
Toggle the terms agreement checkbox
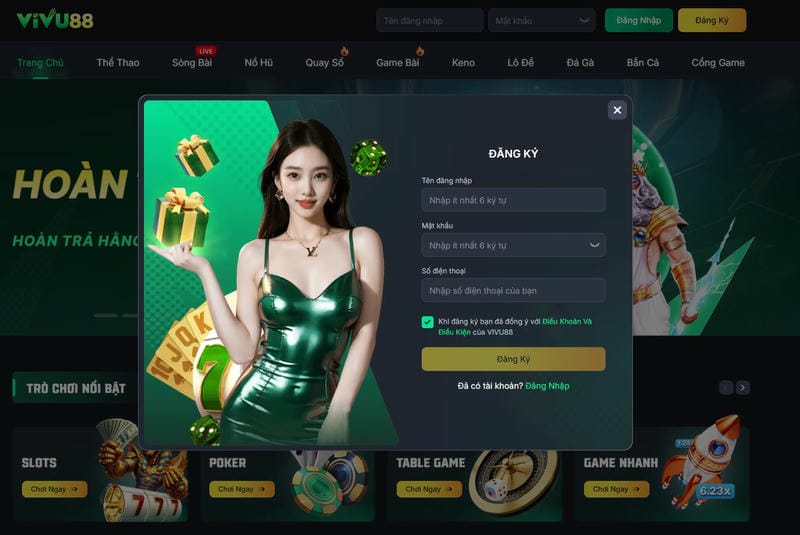coord(428,322)
